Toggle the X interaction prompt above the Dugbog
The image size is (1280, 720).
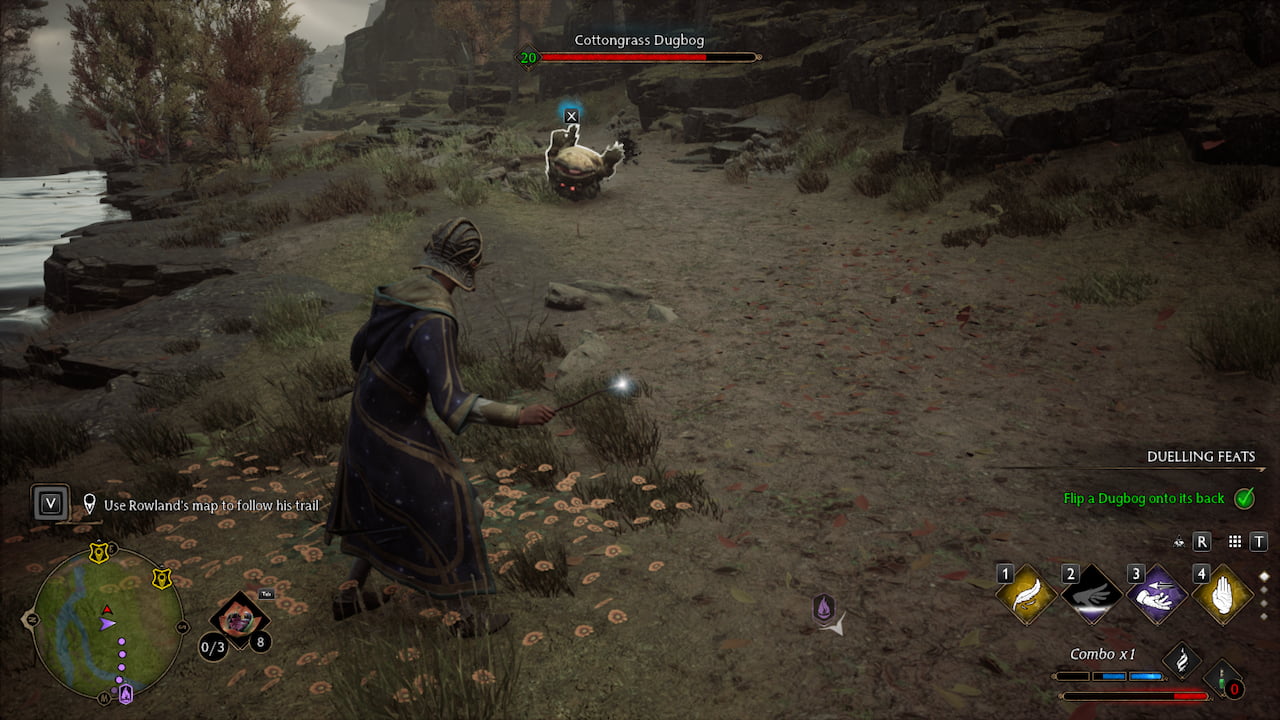(x=571, y=115)
